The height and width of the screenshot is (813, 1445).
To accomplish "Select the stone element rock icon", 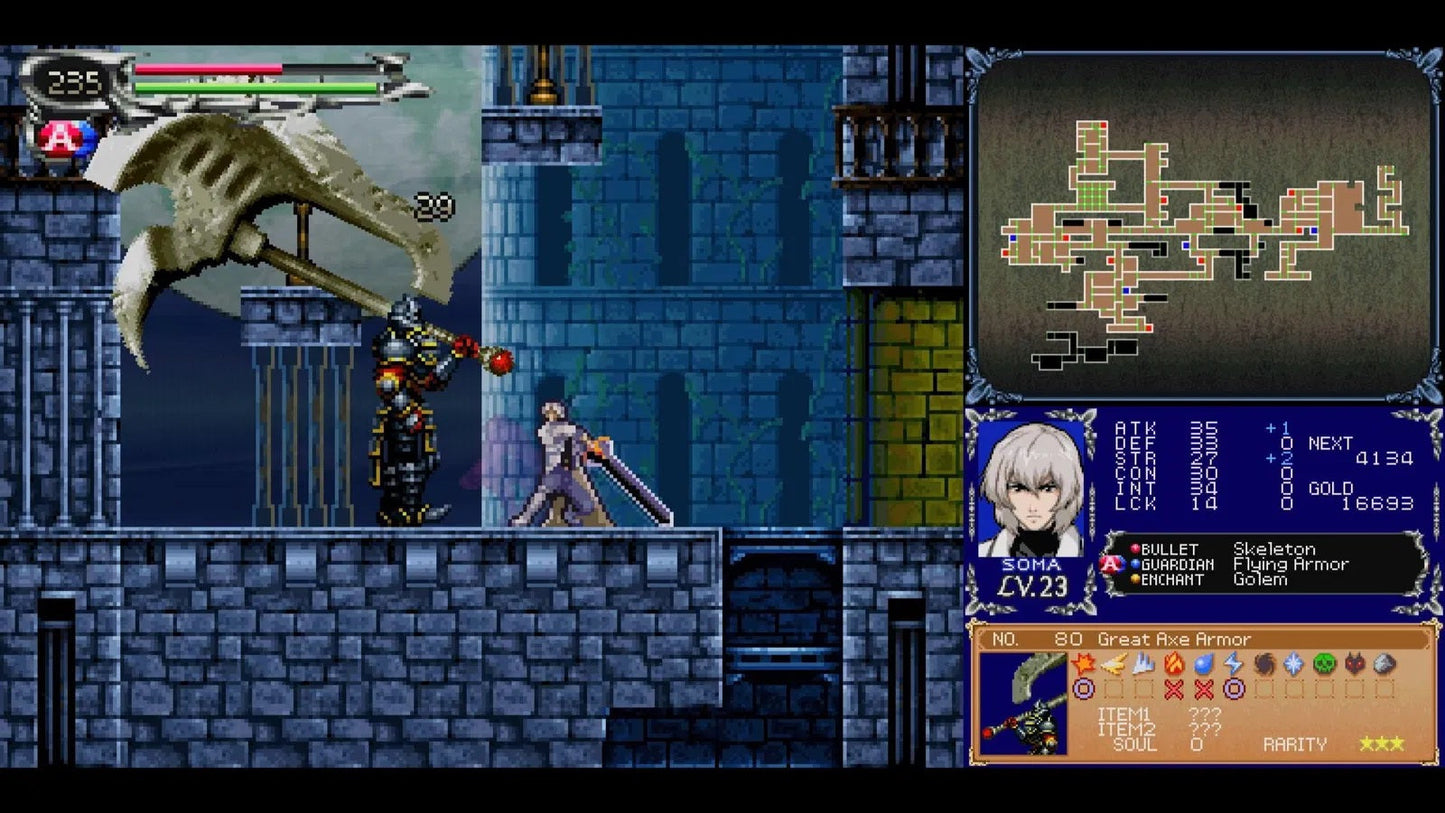I will (1382, 663).
